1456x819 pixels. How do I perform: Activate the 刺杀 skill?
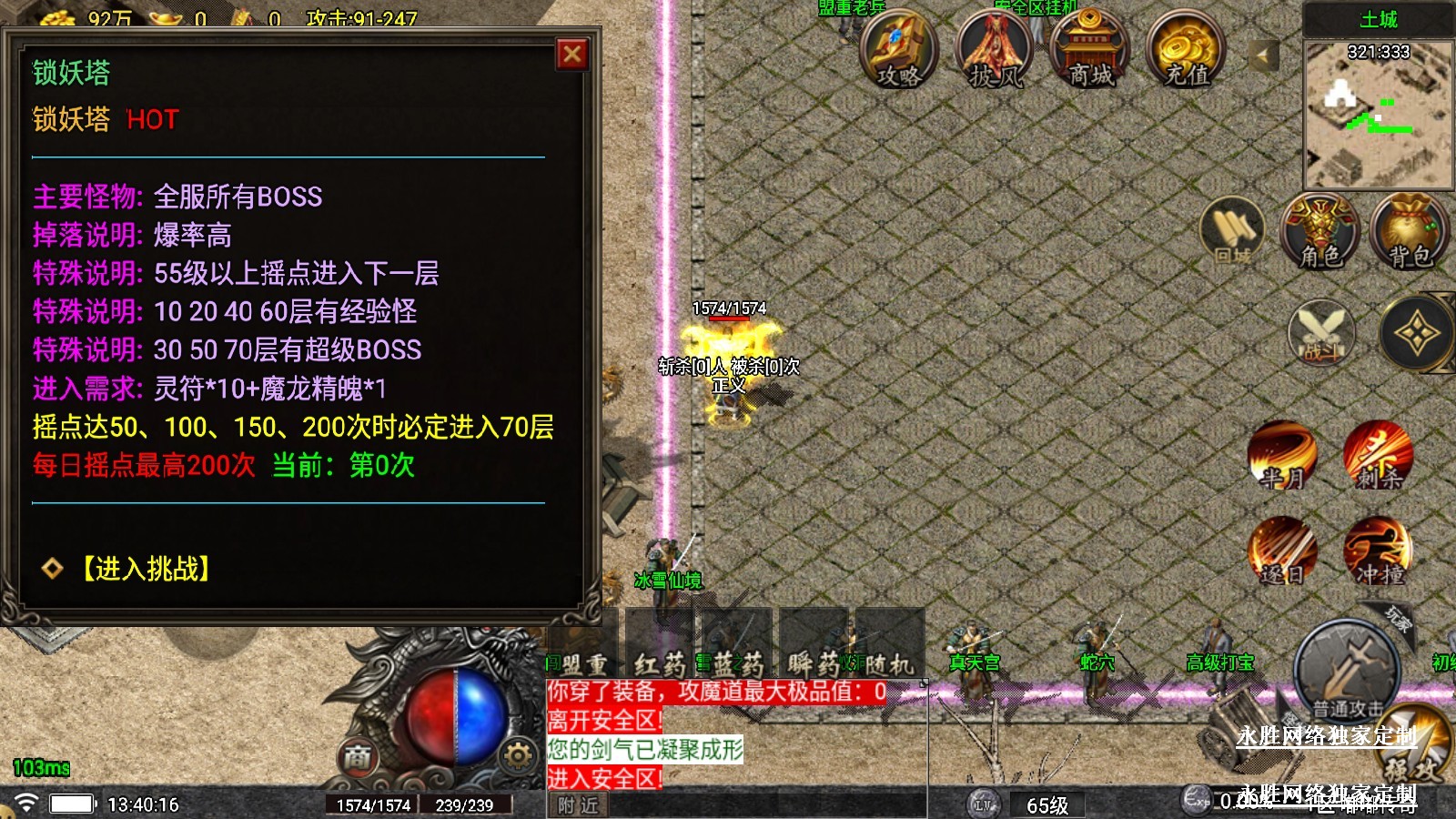click(x=1379, y=454)
